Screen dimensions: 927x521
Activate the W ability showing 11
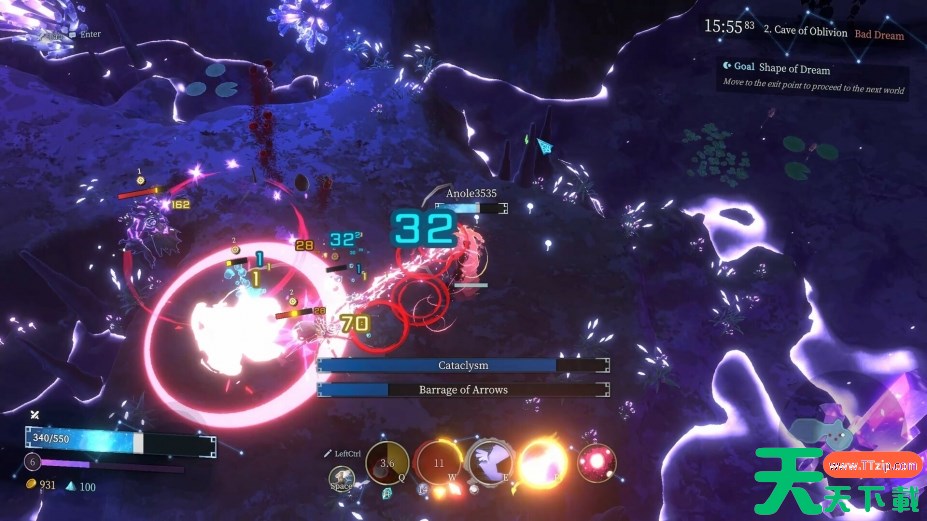point(438,463)
